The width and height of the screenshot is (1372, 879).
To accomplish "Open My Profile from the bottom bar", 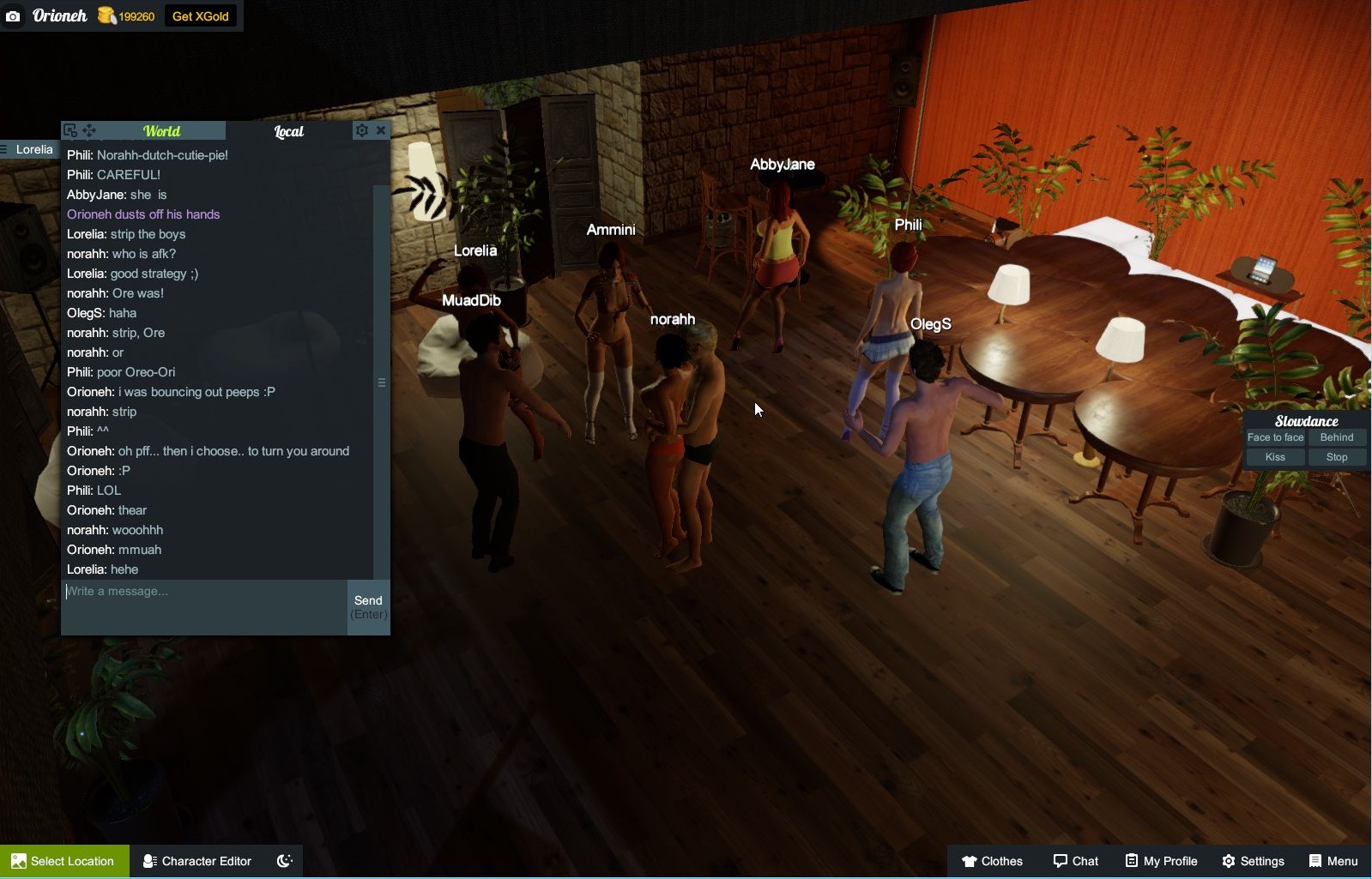I will click(1161, 861).
